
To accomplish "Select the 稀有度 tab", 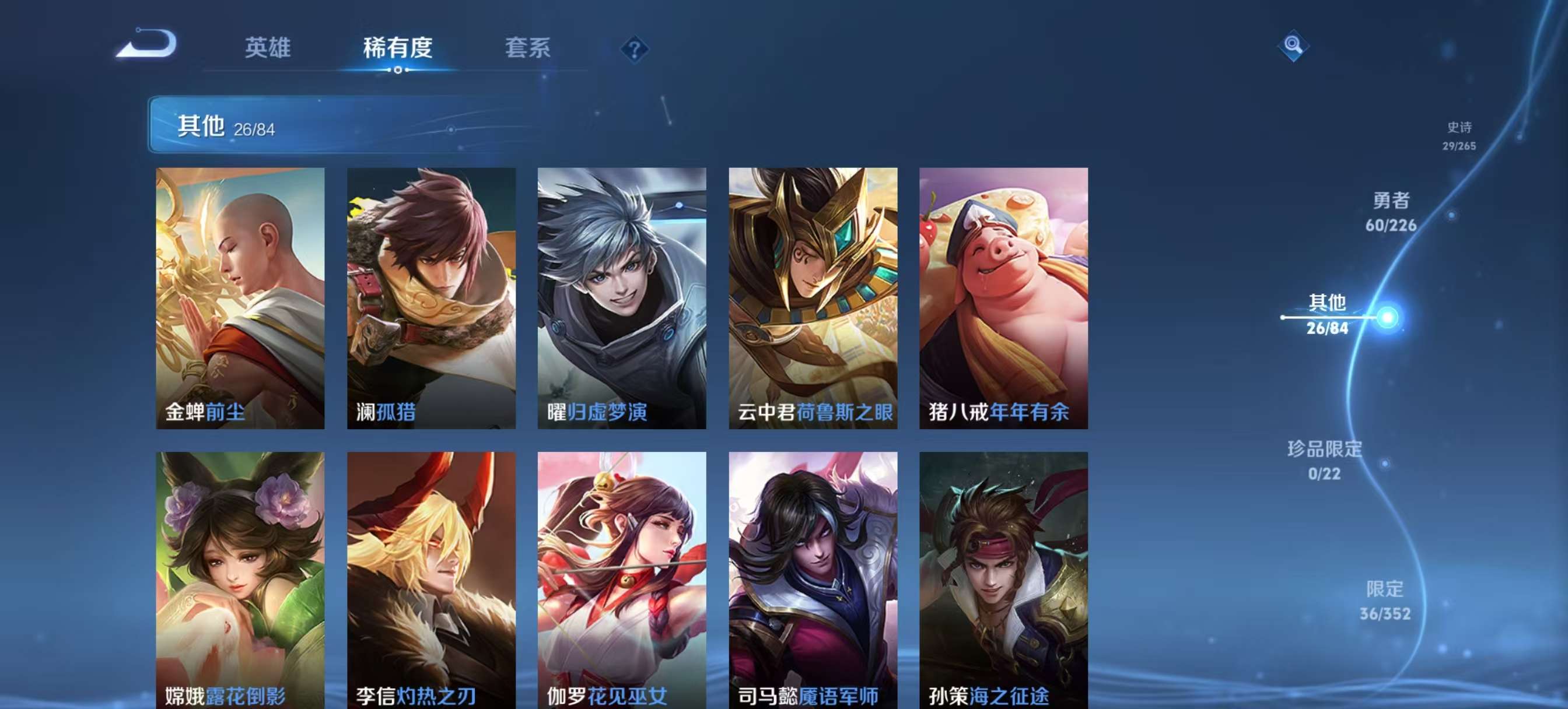I will point(397,47).
